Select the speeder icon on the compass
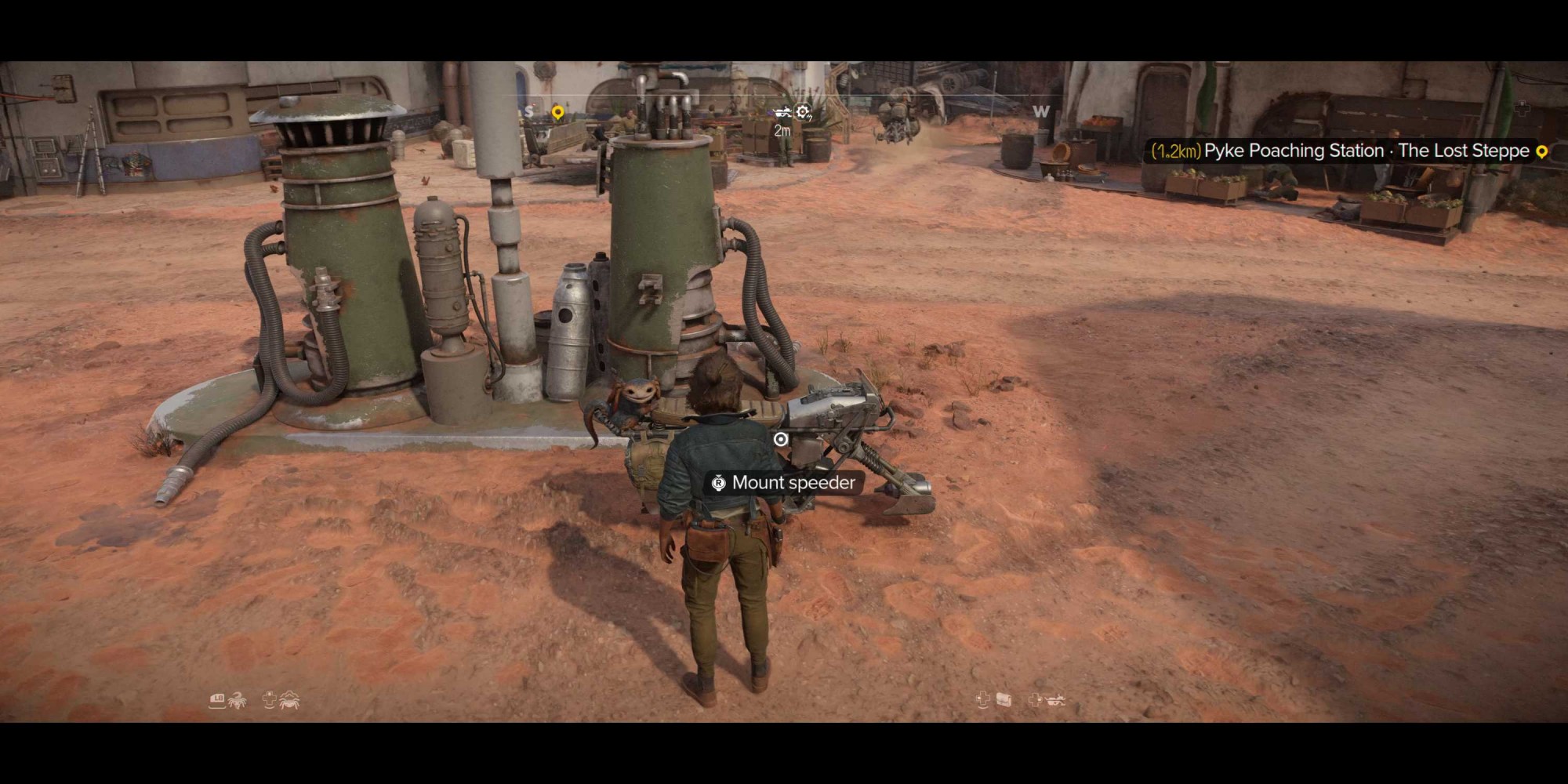 [x=782, y=112]
